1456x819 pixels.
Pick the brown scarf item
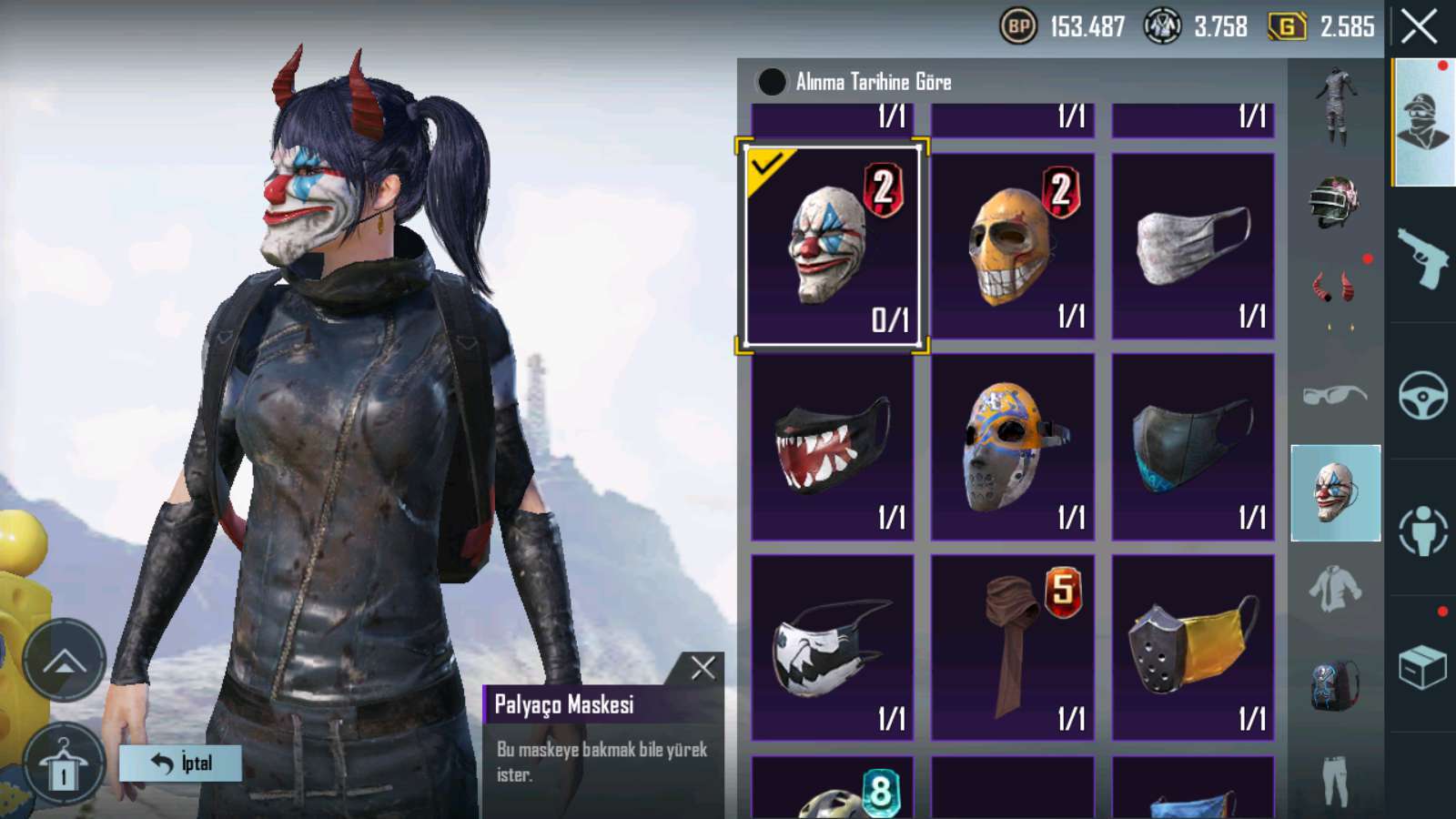click(1012, 647)
